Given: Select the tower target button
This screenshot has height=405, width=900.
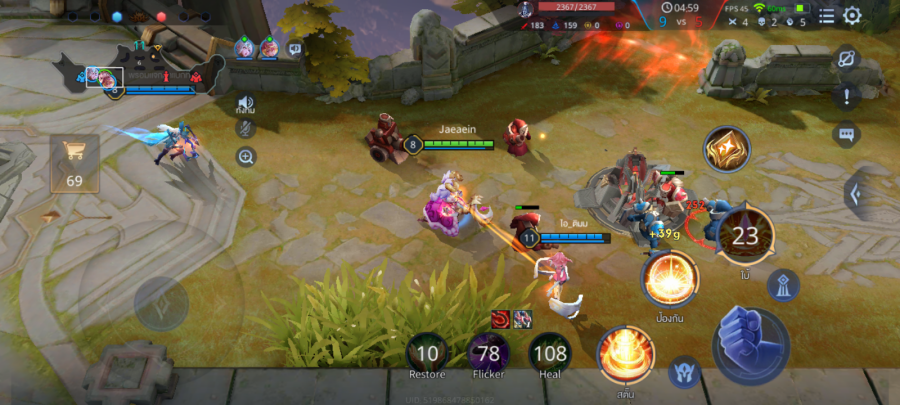Looking at the screenshot, I should pyautogui.click(x=783, y=286).
